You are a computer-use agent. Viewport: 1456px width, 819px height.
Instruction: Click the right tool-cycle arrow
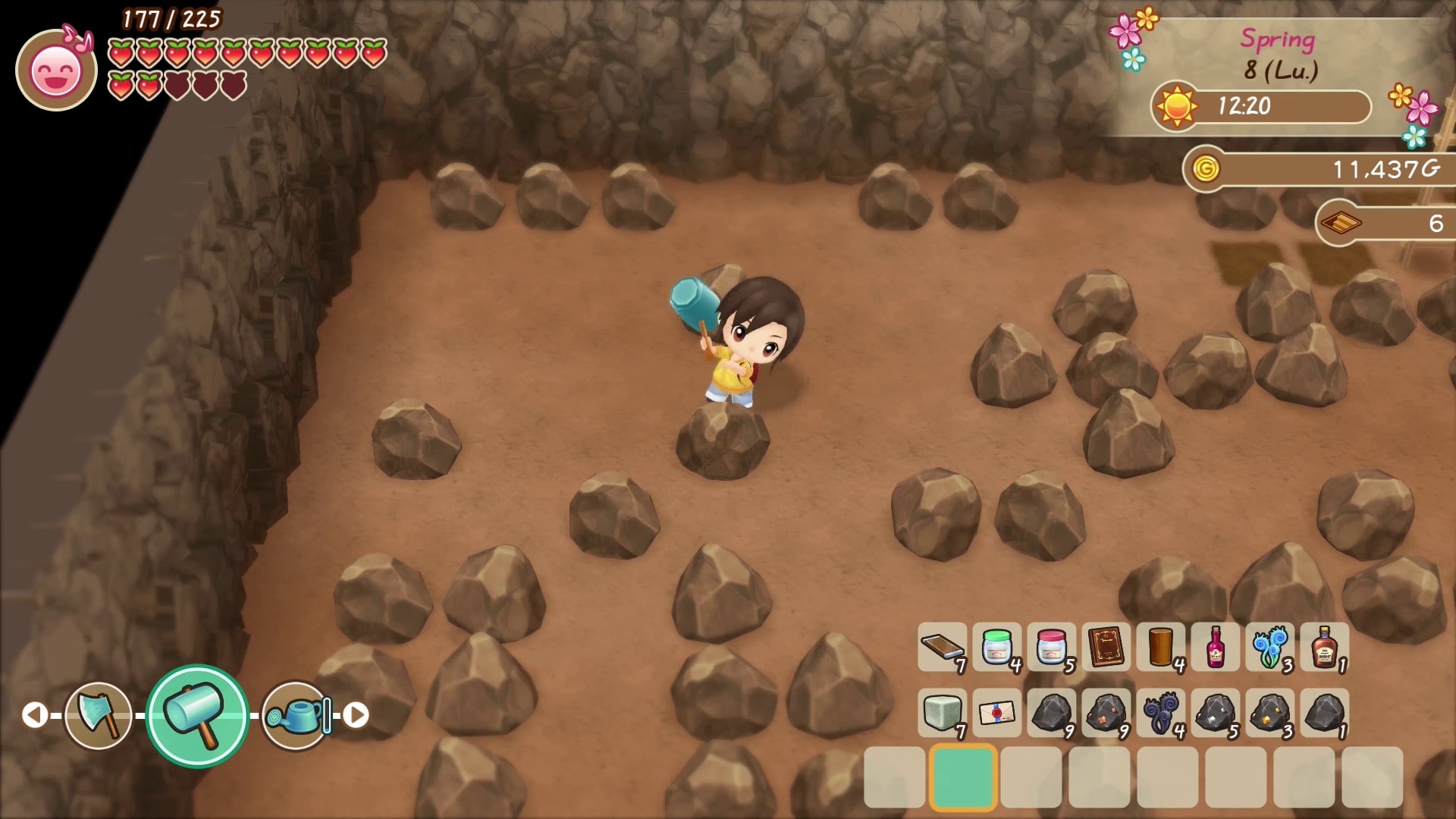356,715
